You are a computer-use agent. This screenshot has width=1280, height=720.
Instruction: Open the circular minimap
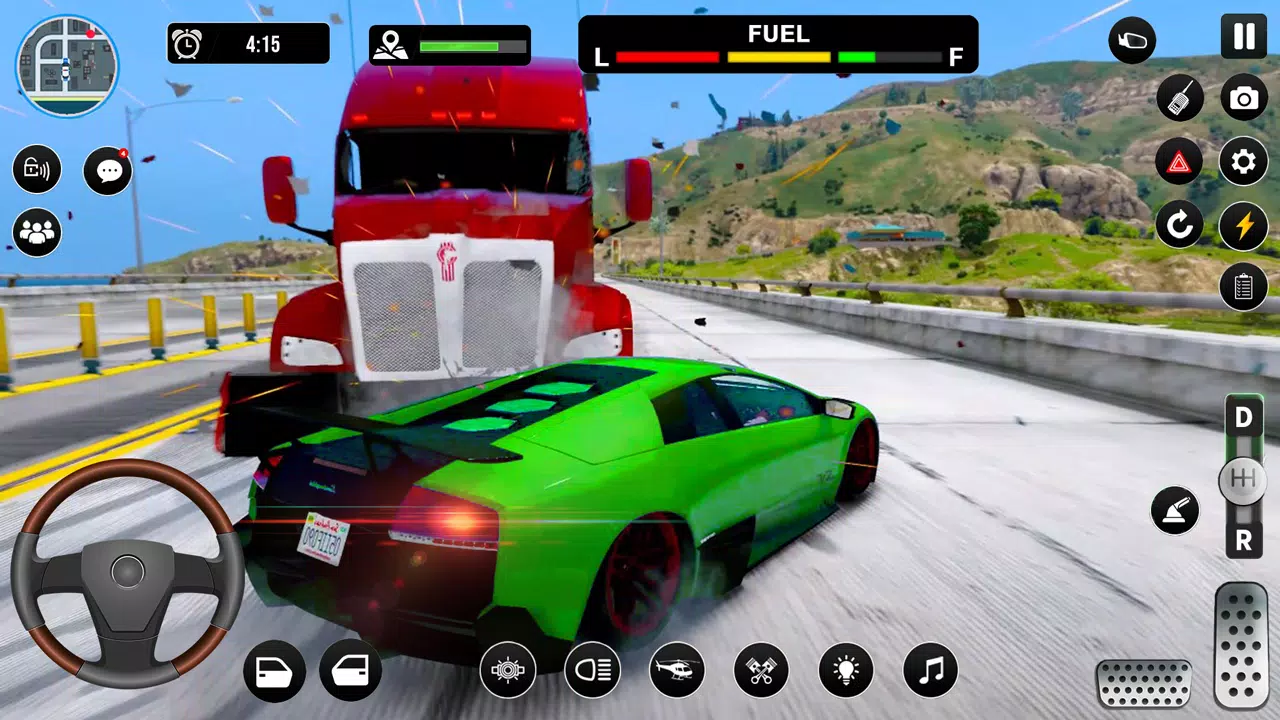click(x=66, y=66)
